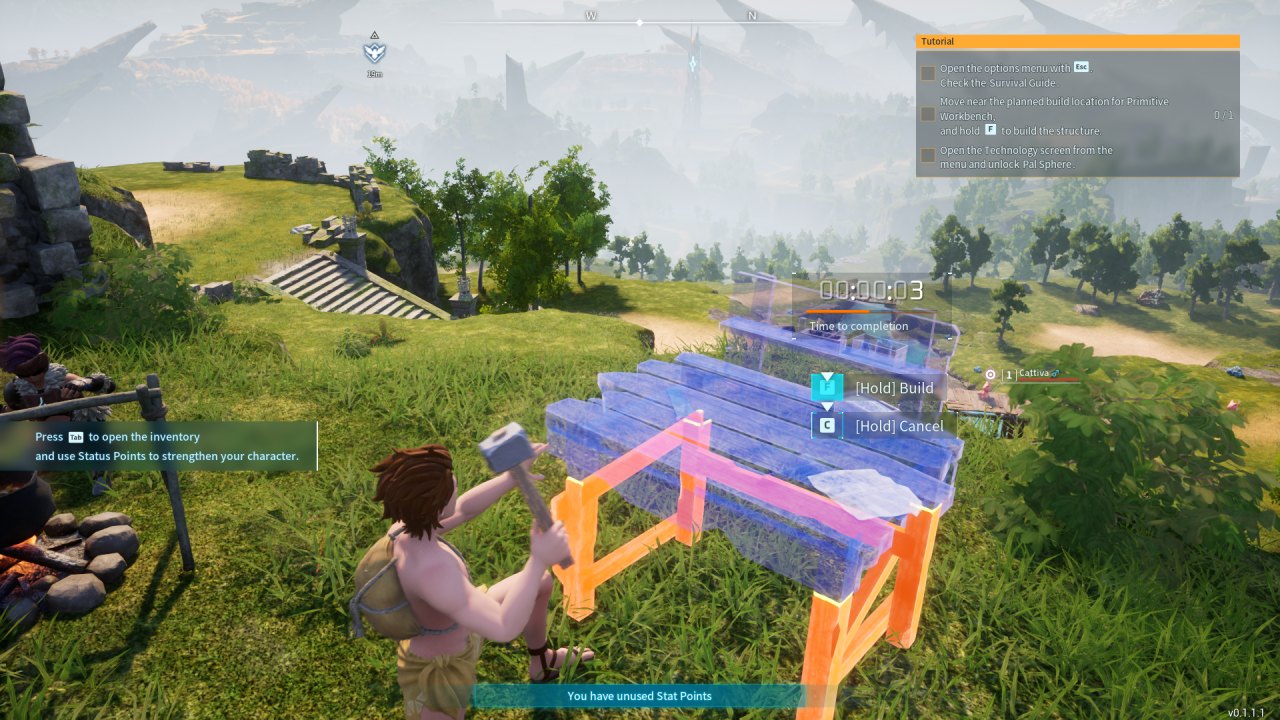This screenshot has width=1280, height=720.
Task: Click the down arrow above the Cancel prompt
Action: [x=827, y=406]
